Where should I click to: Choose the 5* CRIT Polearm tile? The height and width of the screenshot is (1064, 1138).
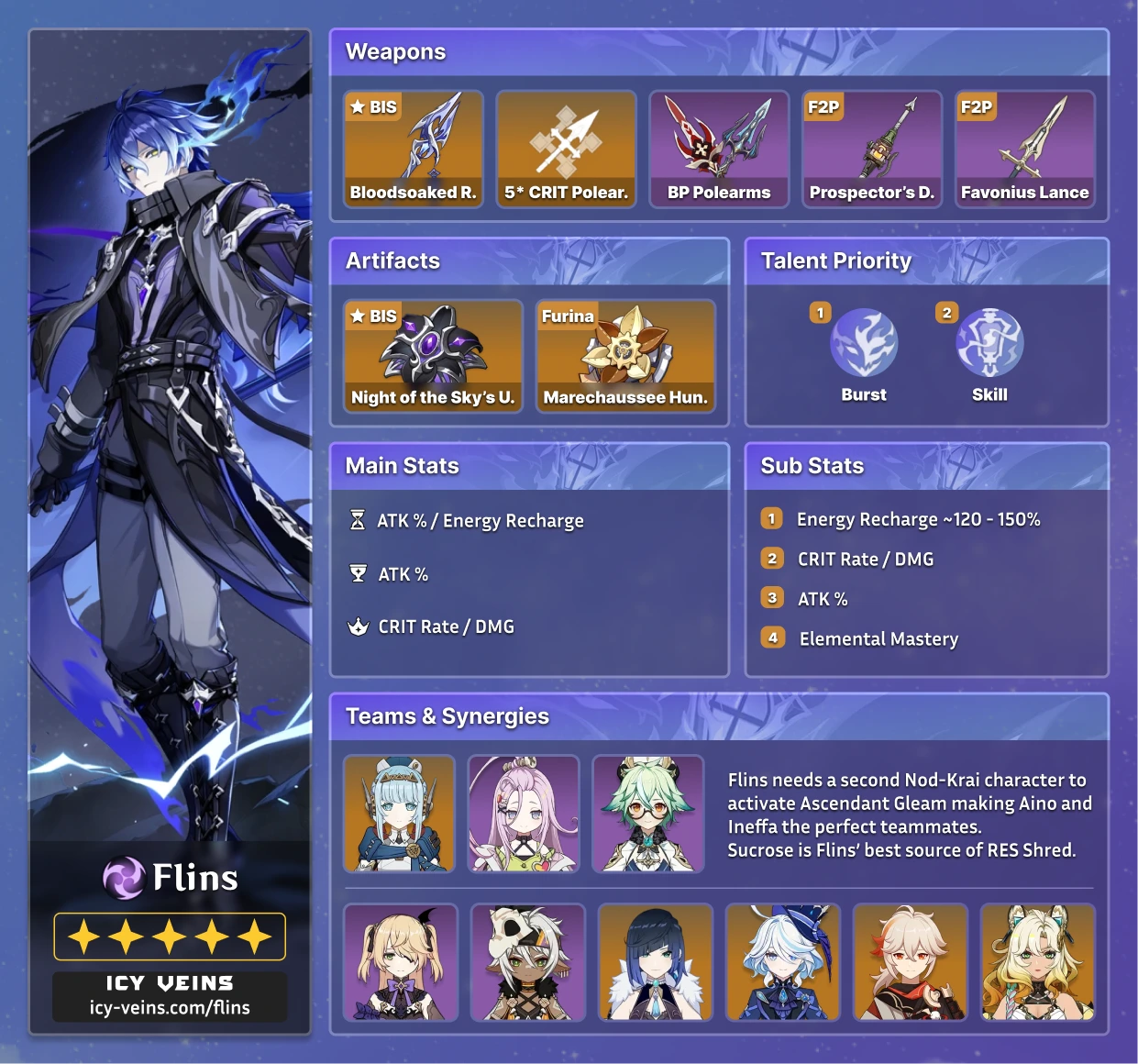(566, 149)
